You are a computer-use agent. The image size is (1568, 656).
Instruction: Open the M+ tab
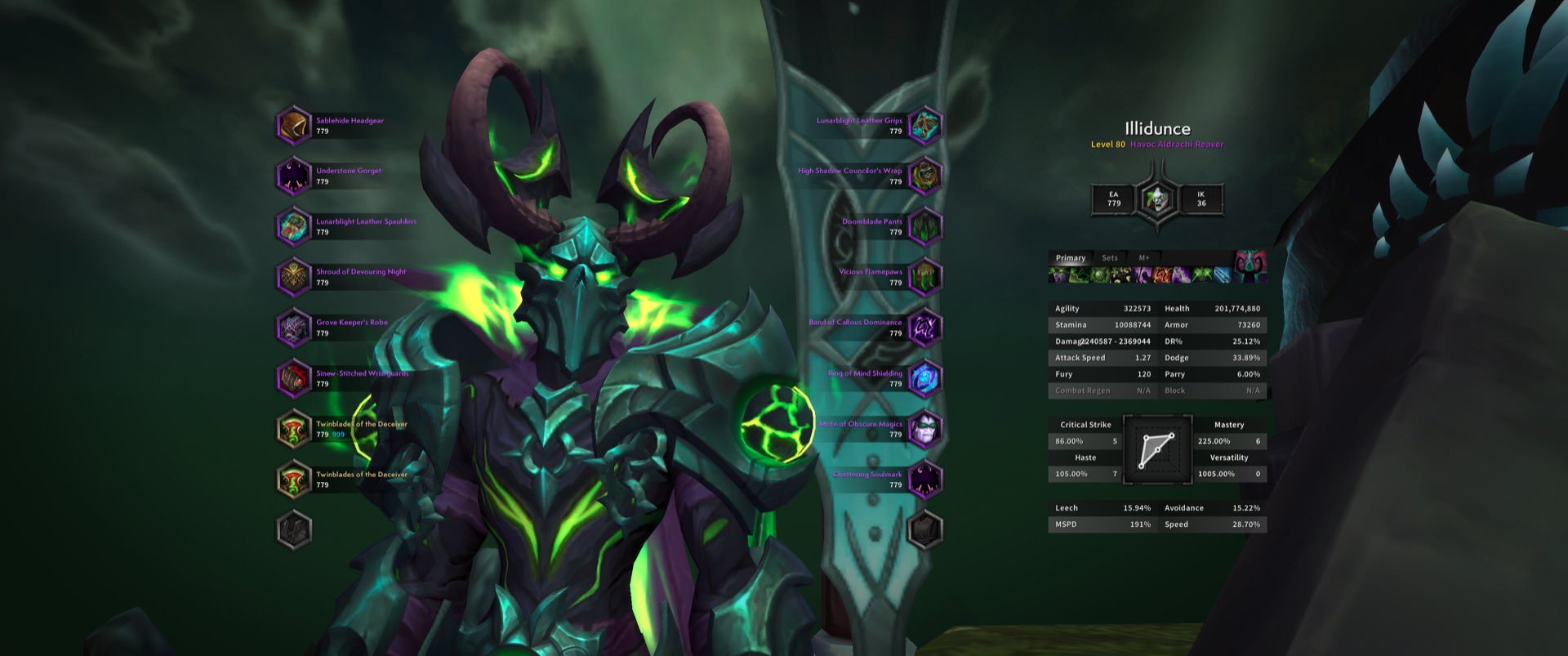pos(1144,258)
